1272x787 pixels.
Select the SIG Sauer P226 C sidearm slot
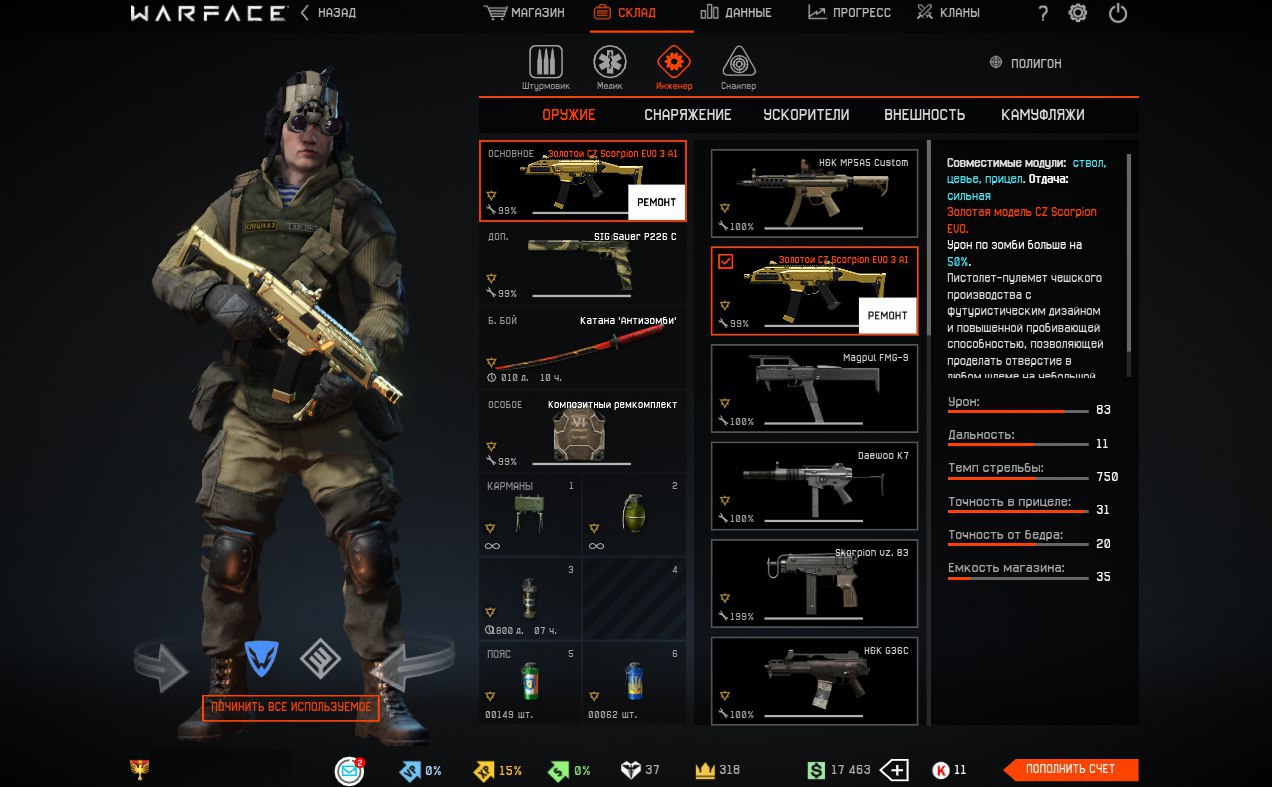(582, 264)
